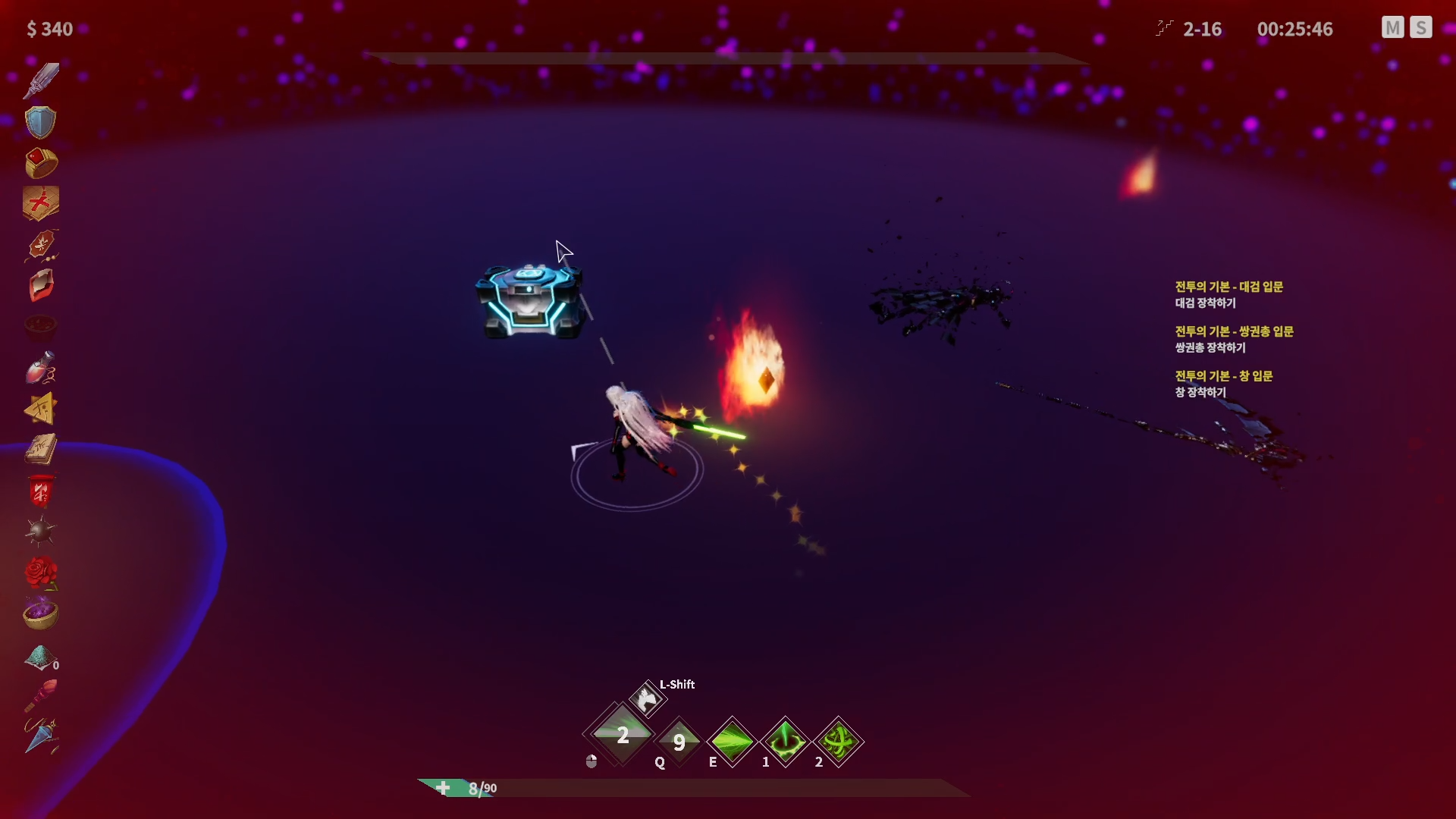
Task: Click the purple potion bowl icon
Action: pos(41,613)
